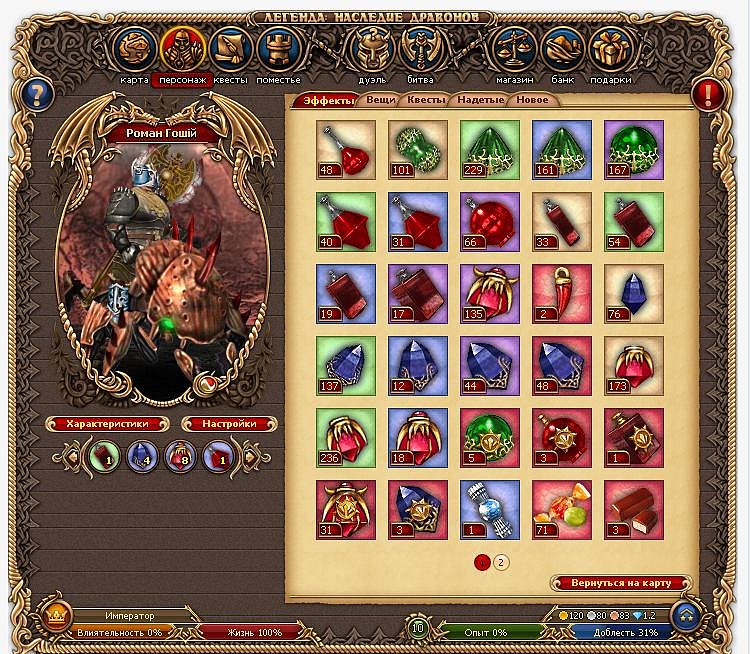Select the квесты quests menu icon
The image size is (750, 654).
229,49
